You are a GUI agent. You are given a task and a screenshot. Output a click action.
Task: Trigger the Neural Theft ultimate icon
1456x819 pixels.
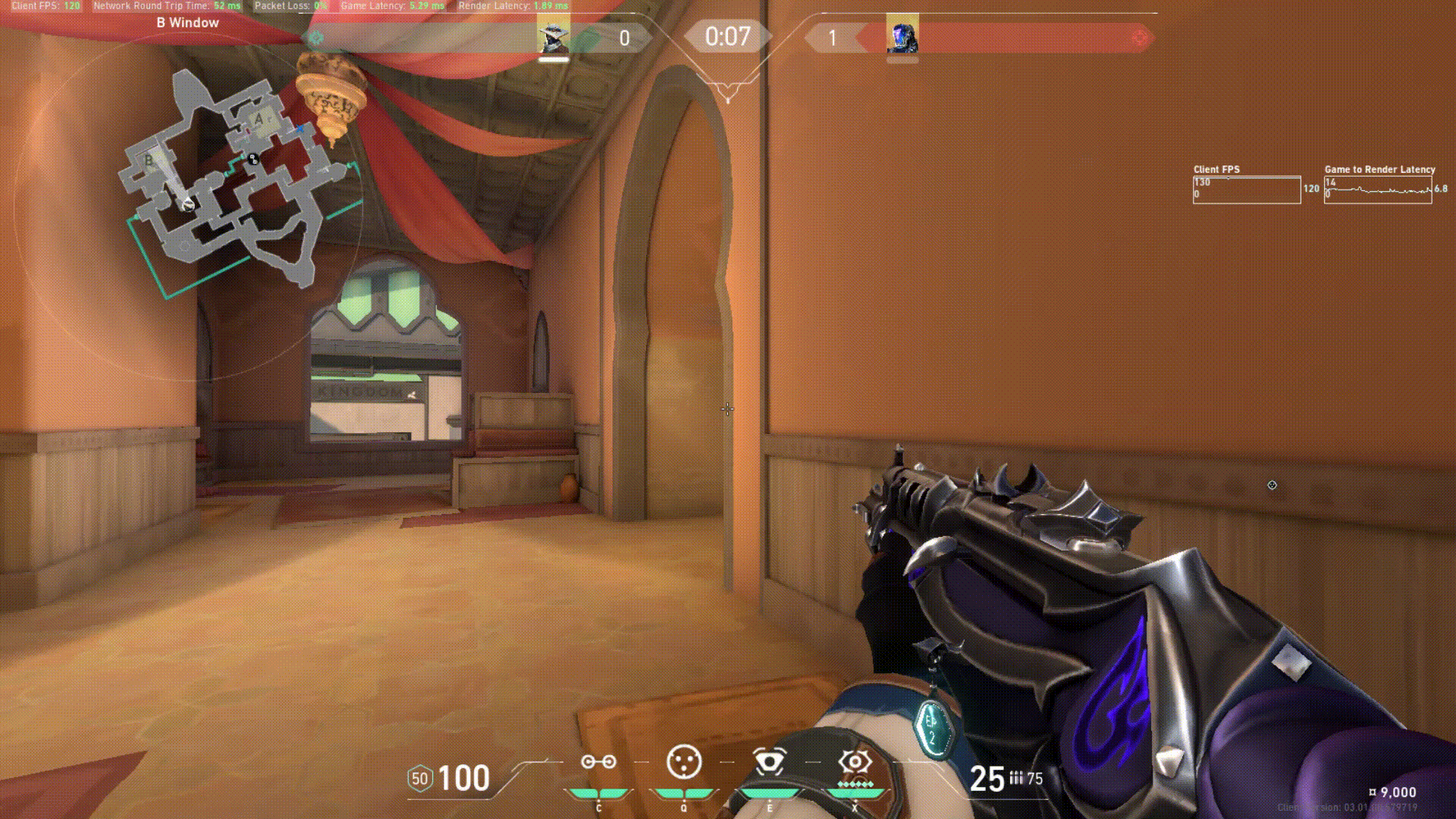pyautogui.click(x=855, y=762)
